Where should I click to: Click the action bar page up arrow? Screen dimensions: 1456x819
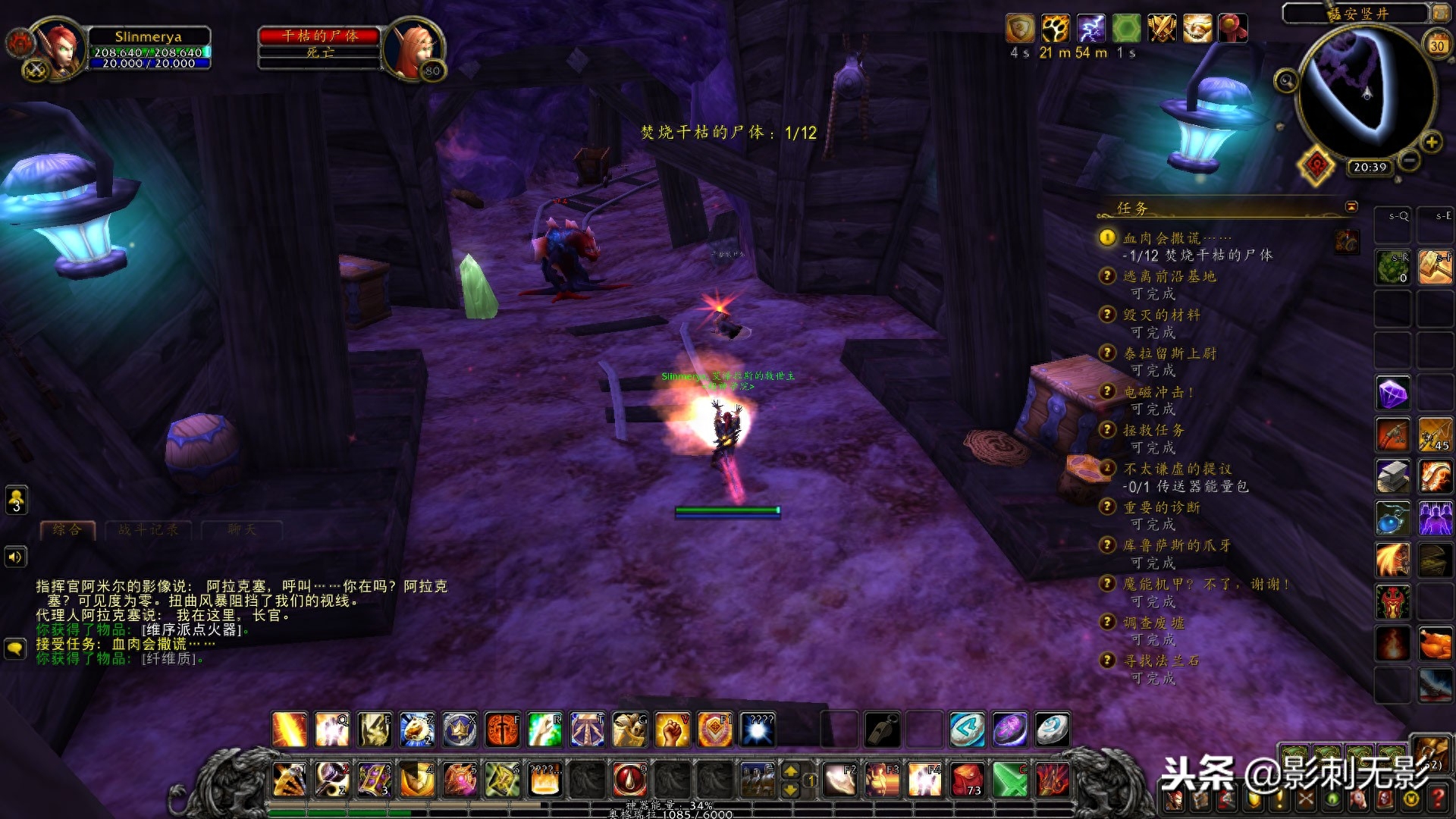coord(790,770)
